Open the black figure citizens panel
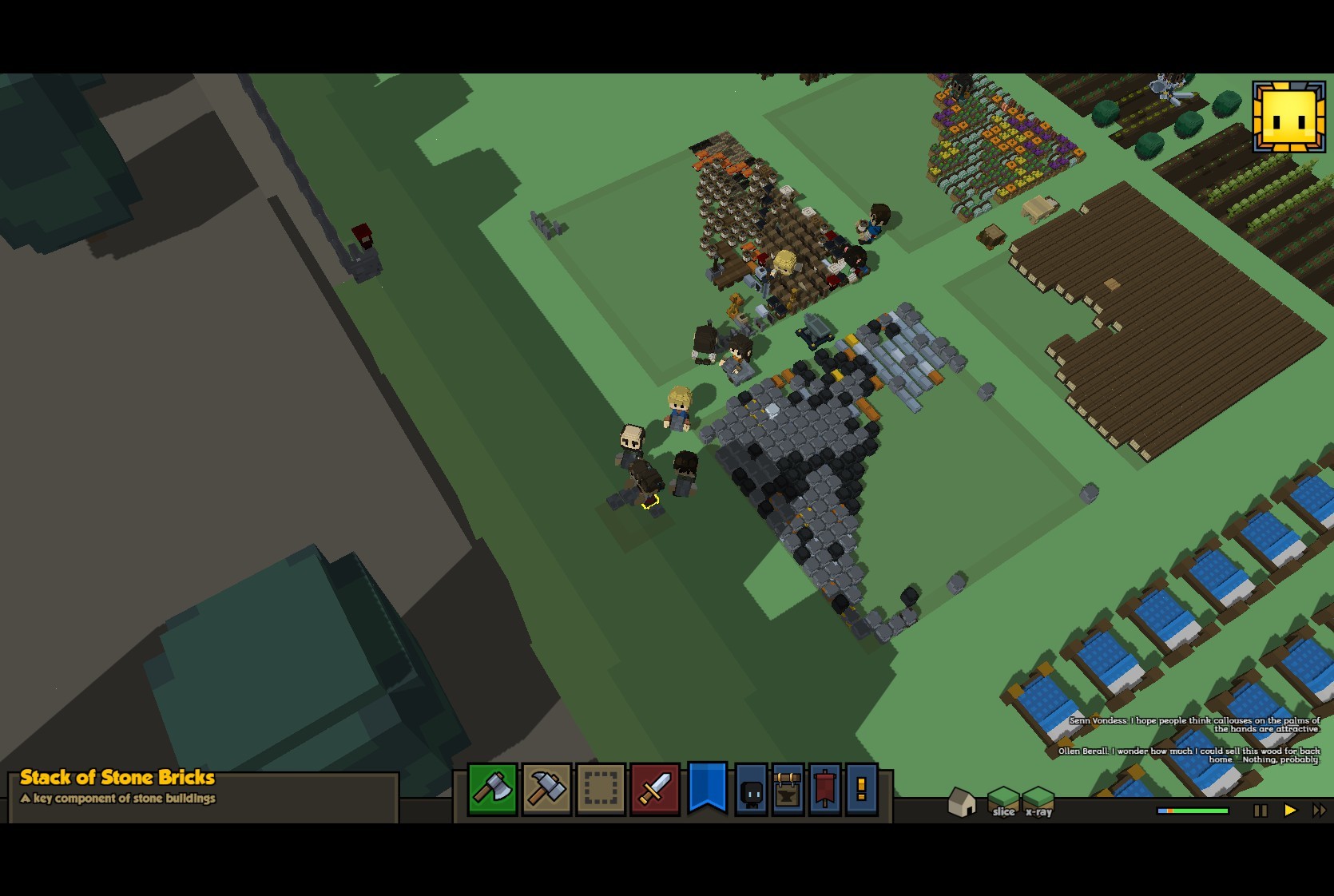The image size is (1334, 896). (752, 790)
